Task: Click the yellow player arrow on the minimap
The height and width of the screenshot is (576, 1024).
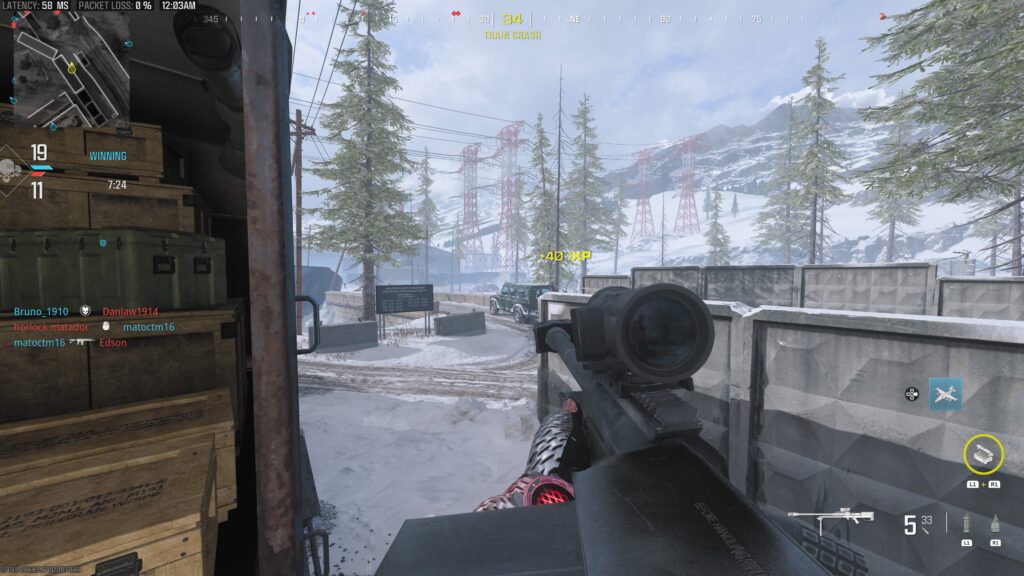Action: [72, 68]
